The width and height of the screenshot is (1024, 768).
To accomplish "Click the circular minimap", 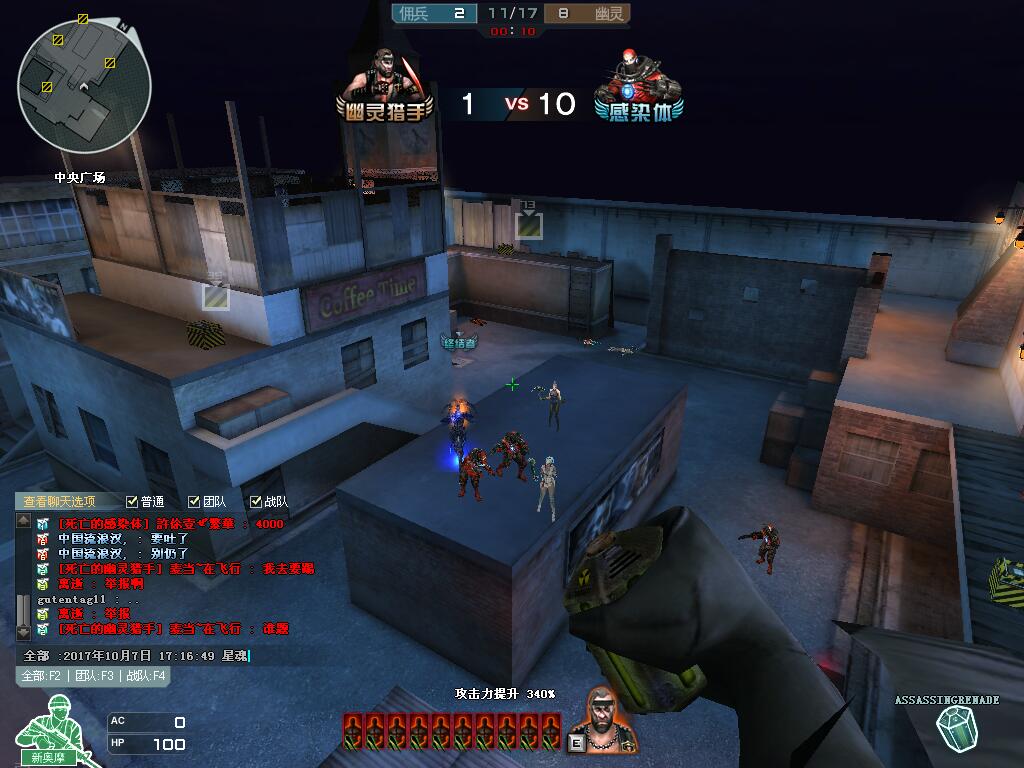I will click(84, 86).
